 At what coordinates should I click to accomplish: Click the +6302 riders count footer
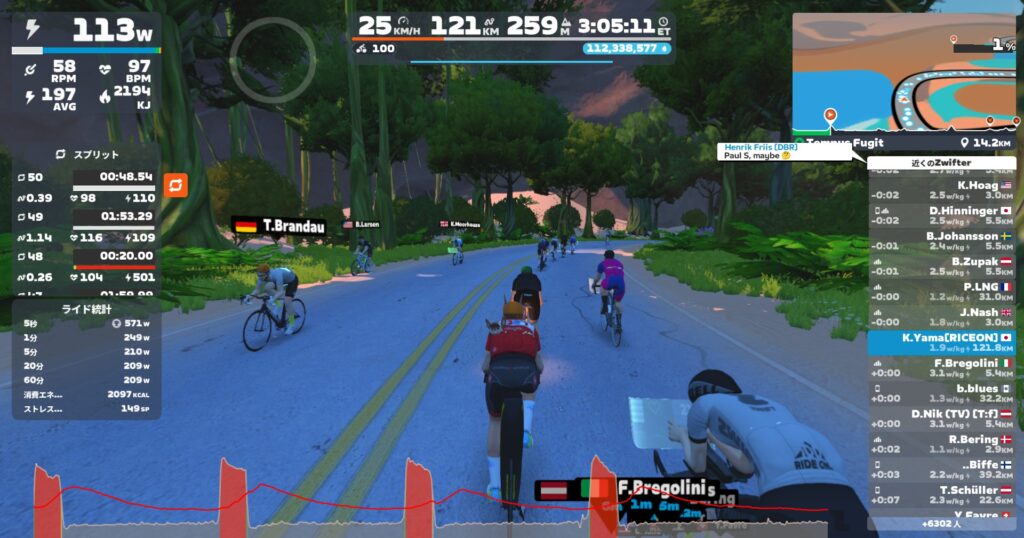click(x=941, y=523)
